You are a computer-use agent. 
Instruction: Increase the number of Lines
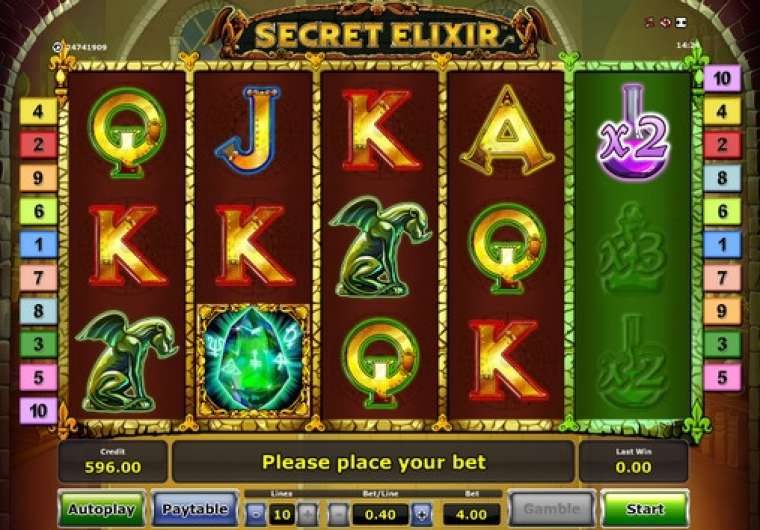pyautogui.click(x=307, y=514)
